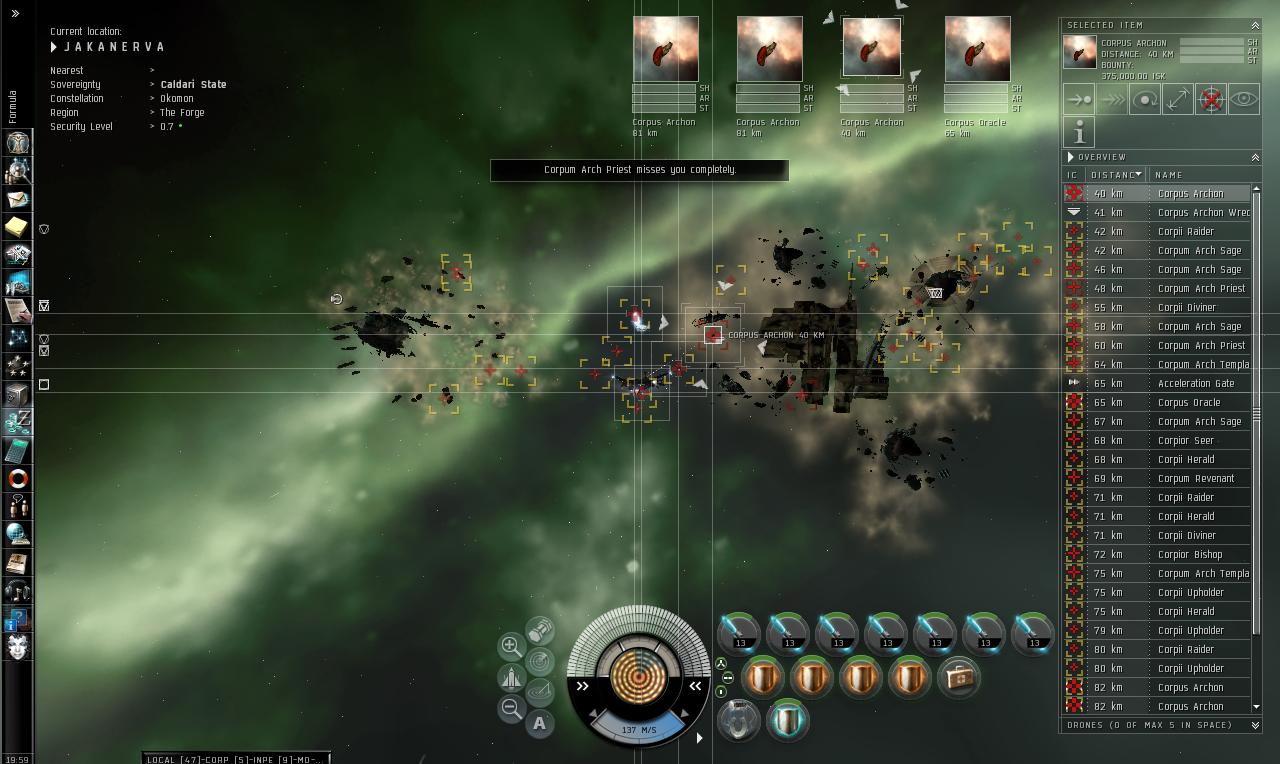Toggle the autopilot 'A' button
This screenshot has height=764, width=1280.
540,723
